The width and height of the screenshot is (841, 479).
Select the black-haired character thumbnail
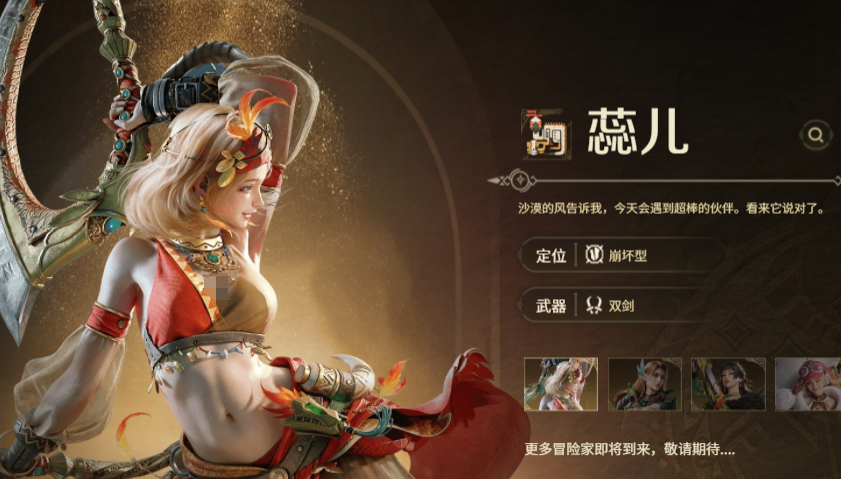728,384
